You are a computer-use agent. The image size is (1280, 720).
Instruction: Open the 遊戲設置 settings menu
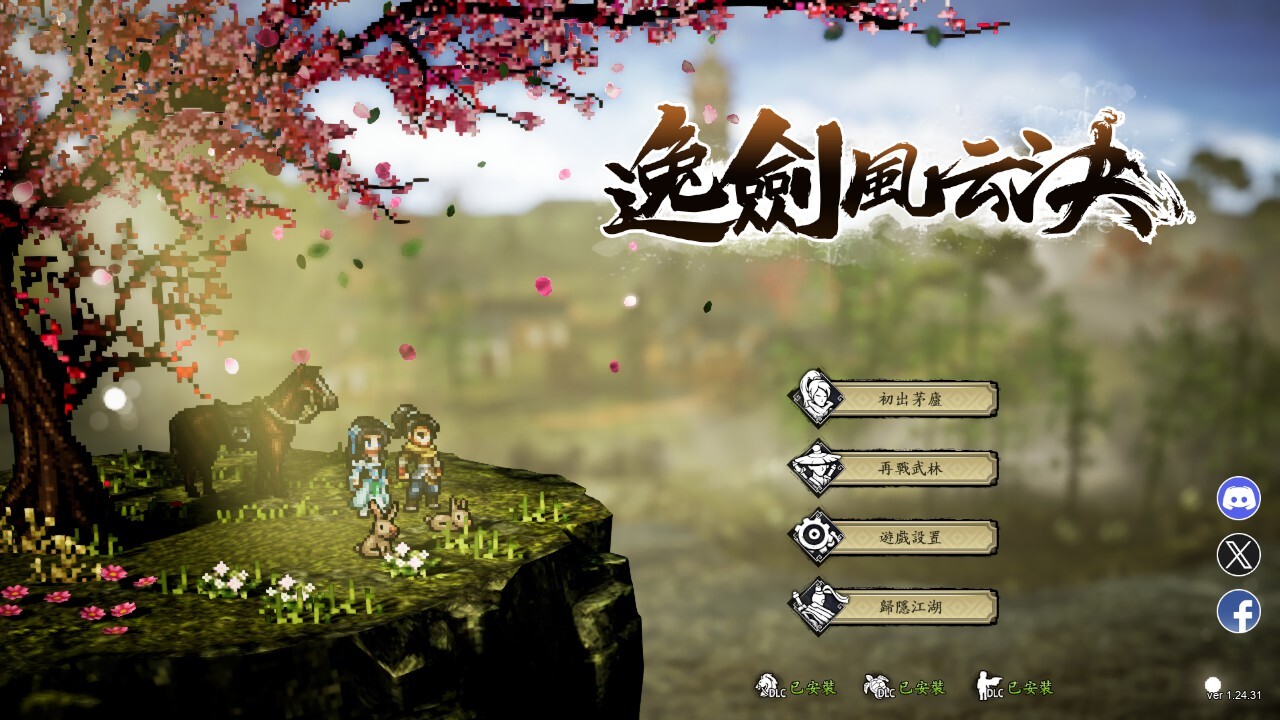(909, 537)
